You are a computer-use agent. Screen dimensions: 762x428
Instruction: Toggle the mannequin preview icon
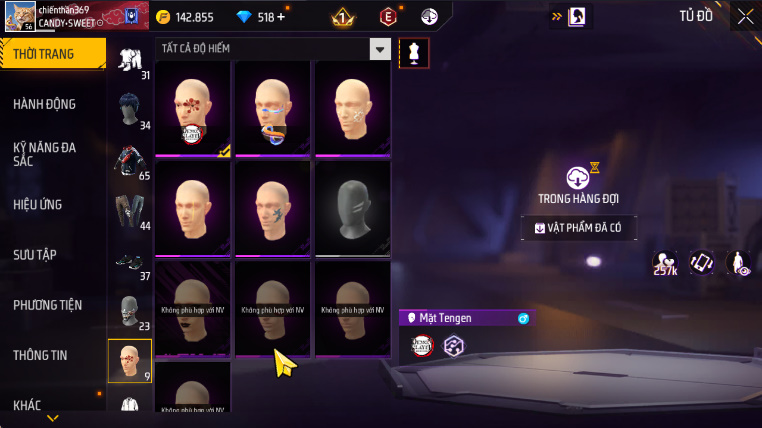pyautogui.click(x=413, y=54)
